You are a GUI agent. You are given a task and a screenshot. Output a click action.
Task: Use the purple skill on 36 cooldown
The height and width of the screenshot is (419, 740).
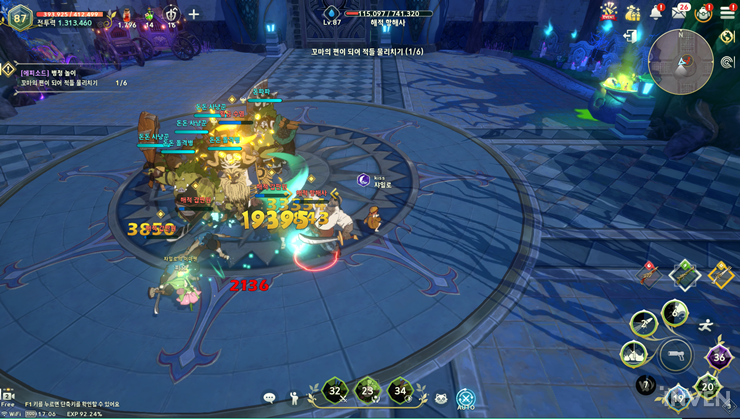pyautogui.click(x=717, y=357)
